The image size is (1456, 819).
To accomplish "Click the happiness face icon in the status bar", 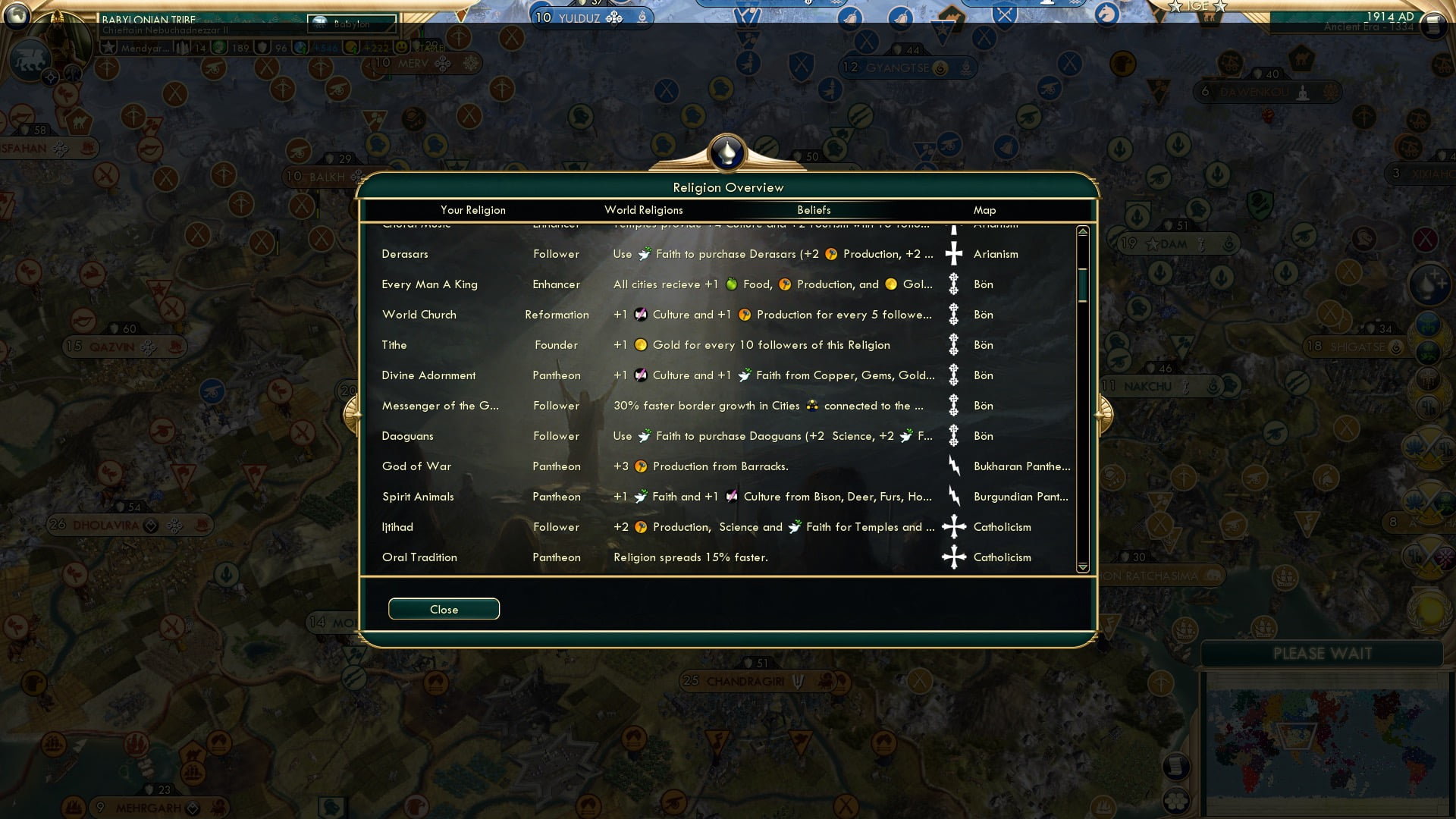I will pos(400,49).
